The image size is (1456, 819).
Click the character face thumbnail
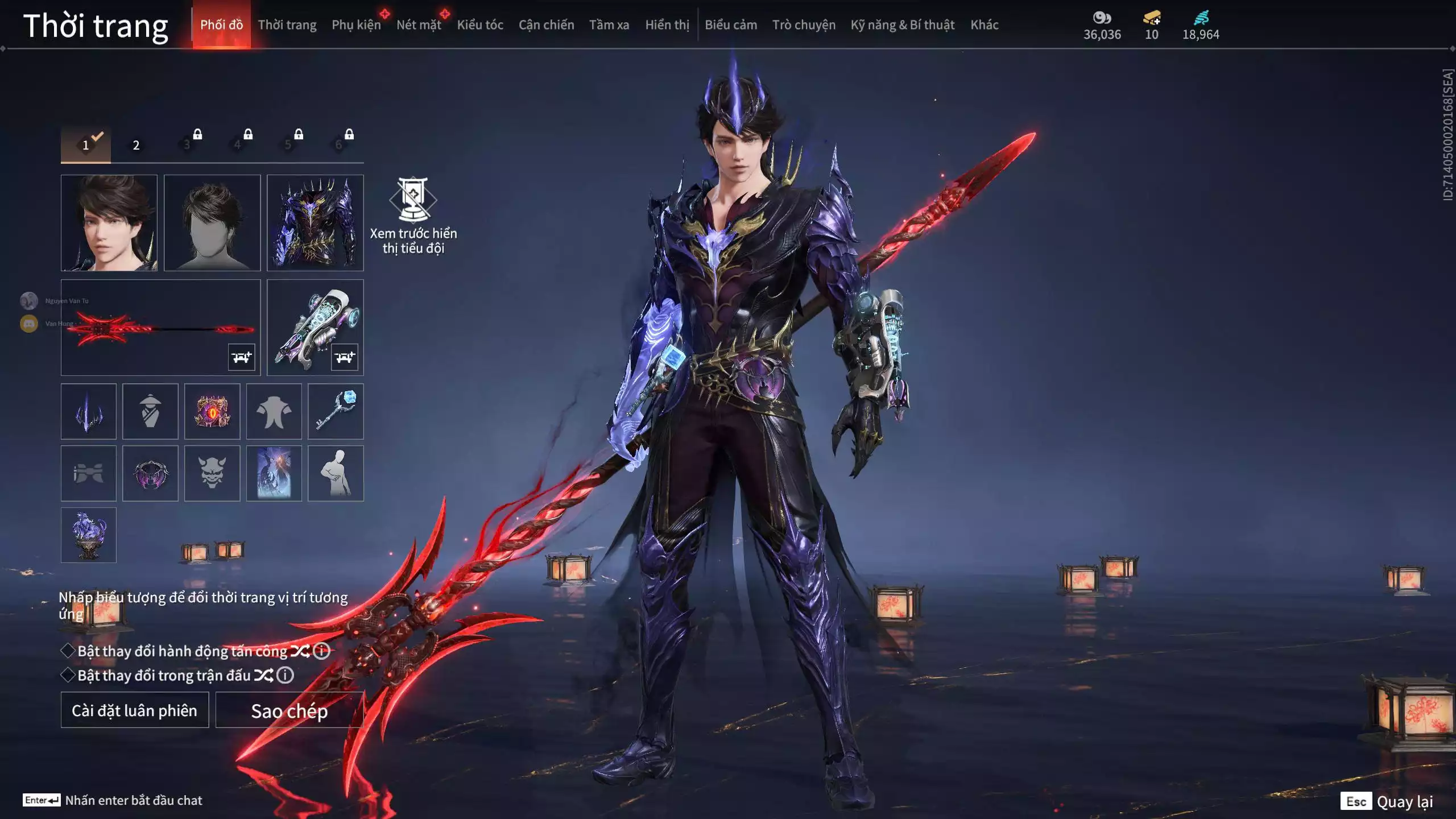pyautogui.click(x=109, y=222)
